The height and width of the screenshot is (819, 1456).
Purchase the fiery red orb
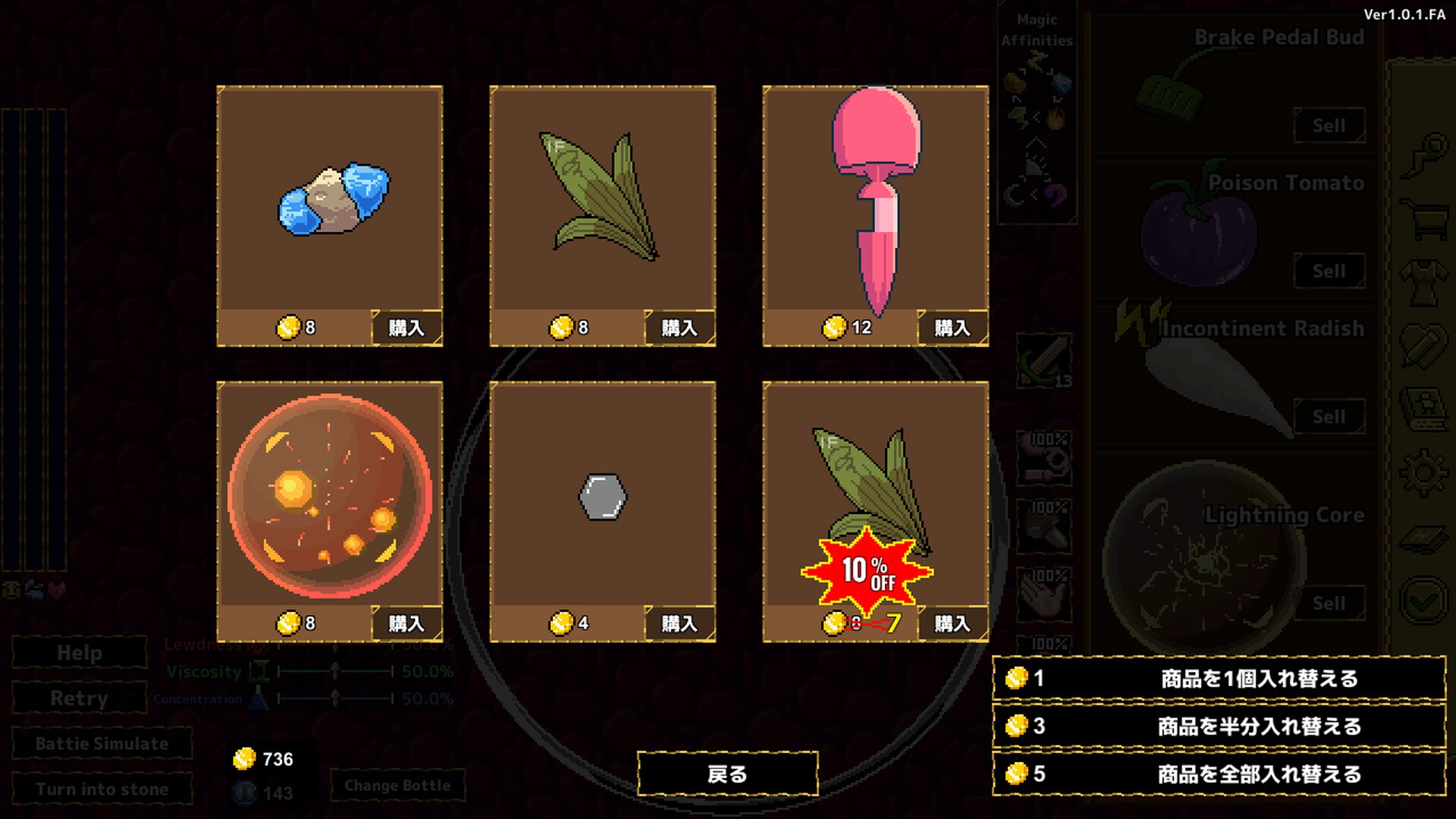[406, 623]
